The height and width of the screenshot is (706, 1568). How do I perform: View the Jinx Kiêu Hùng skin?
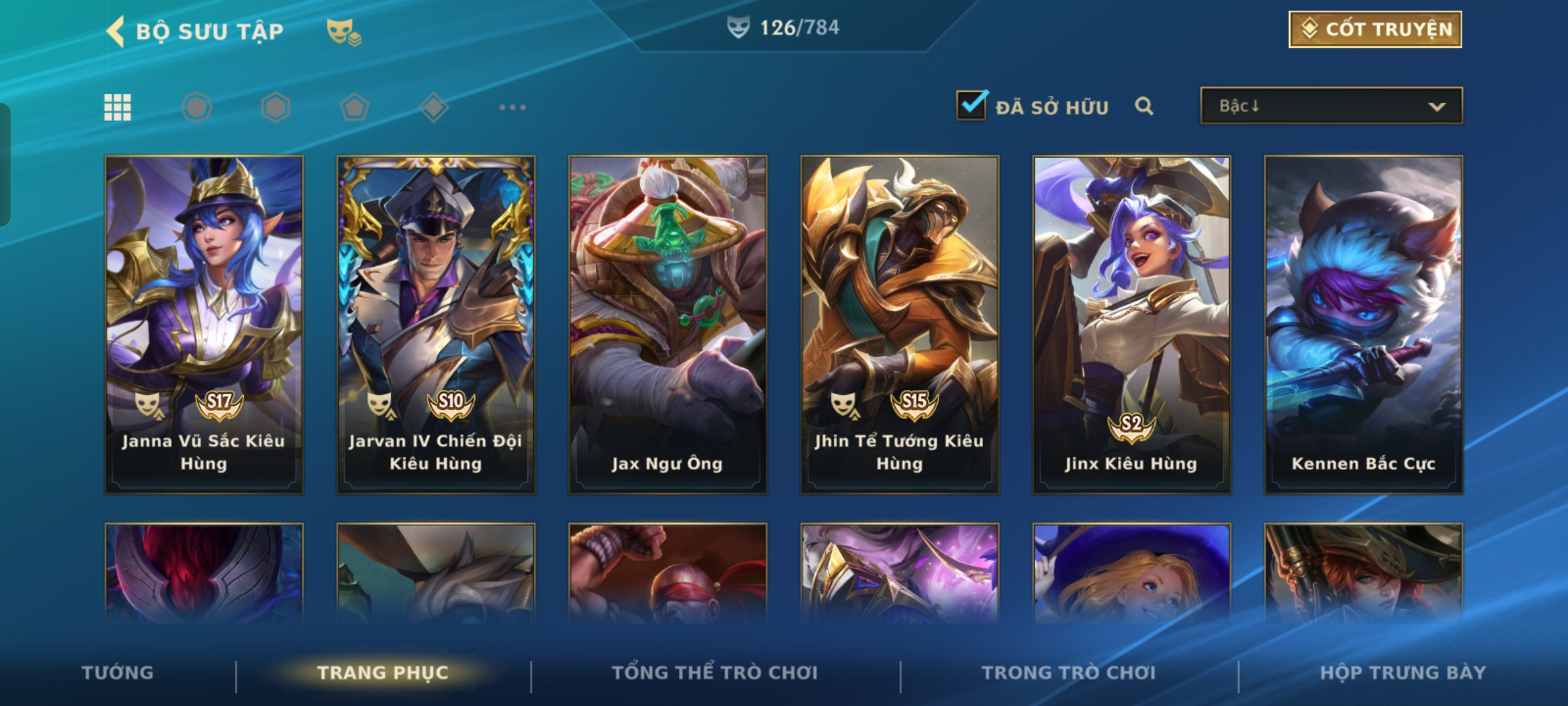point(1132,324)
